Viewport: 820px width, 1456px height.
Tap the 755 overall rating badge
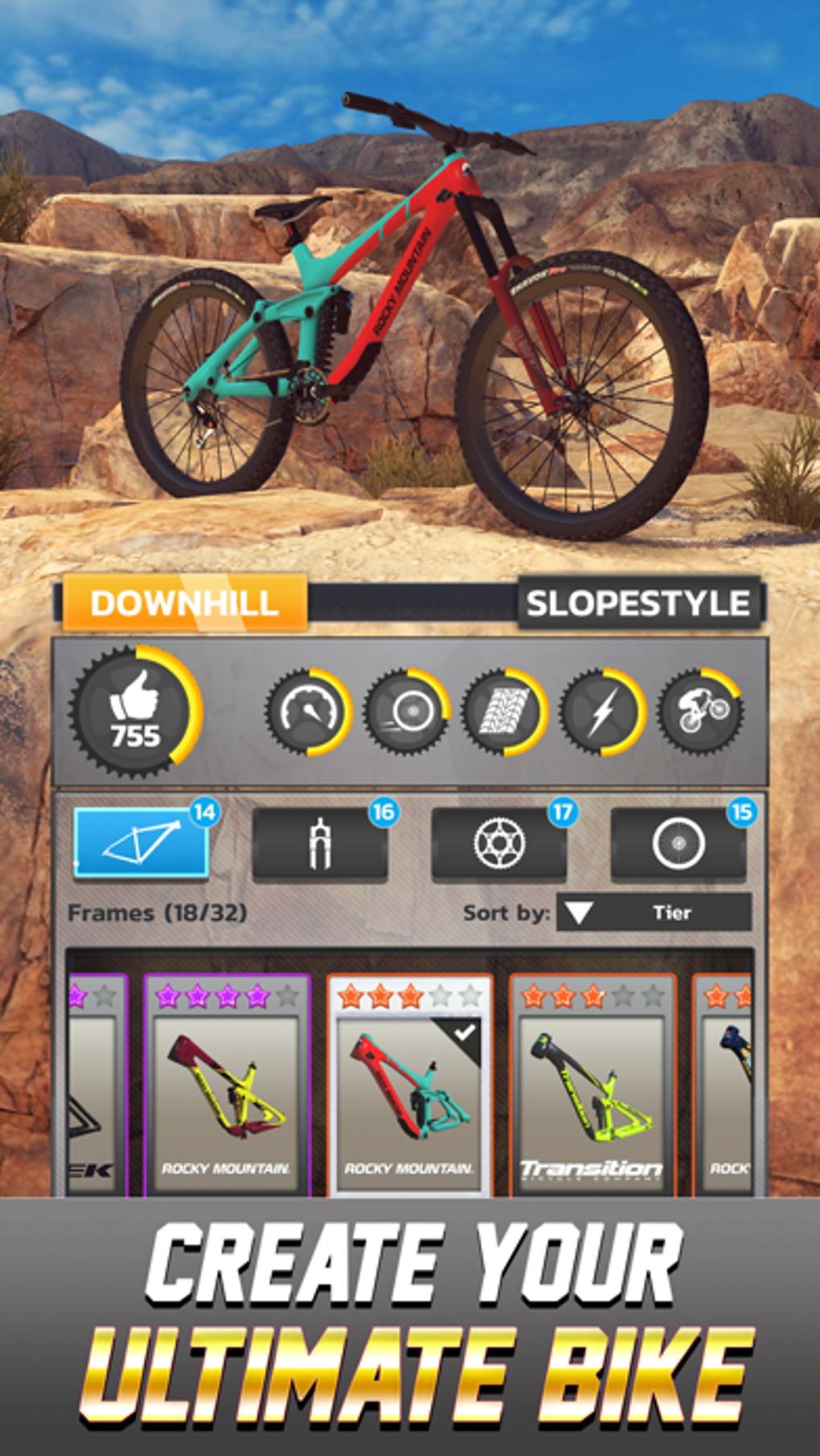coord(135,712)
